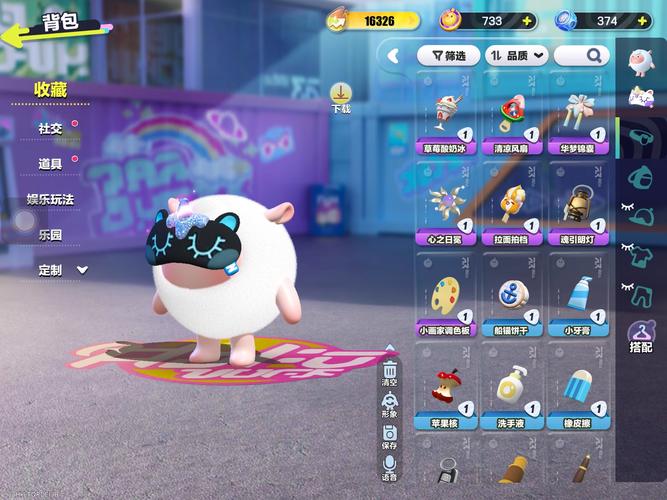Choose the 清凉风扇 item
The height and width of the screenshot is (500, 667).
[512, 120]
